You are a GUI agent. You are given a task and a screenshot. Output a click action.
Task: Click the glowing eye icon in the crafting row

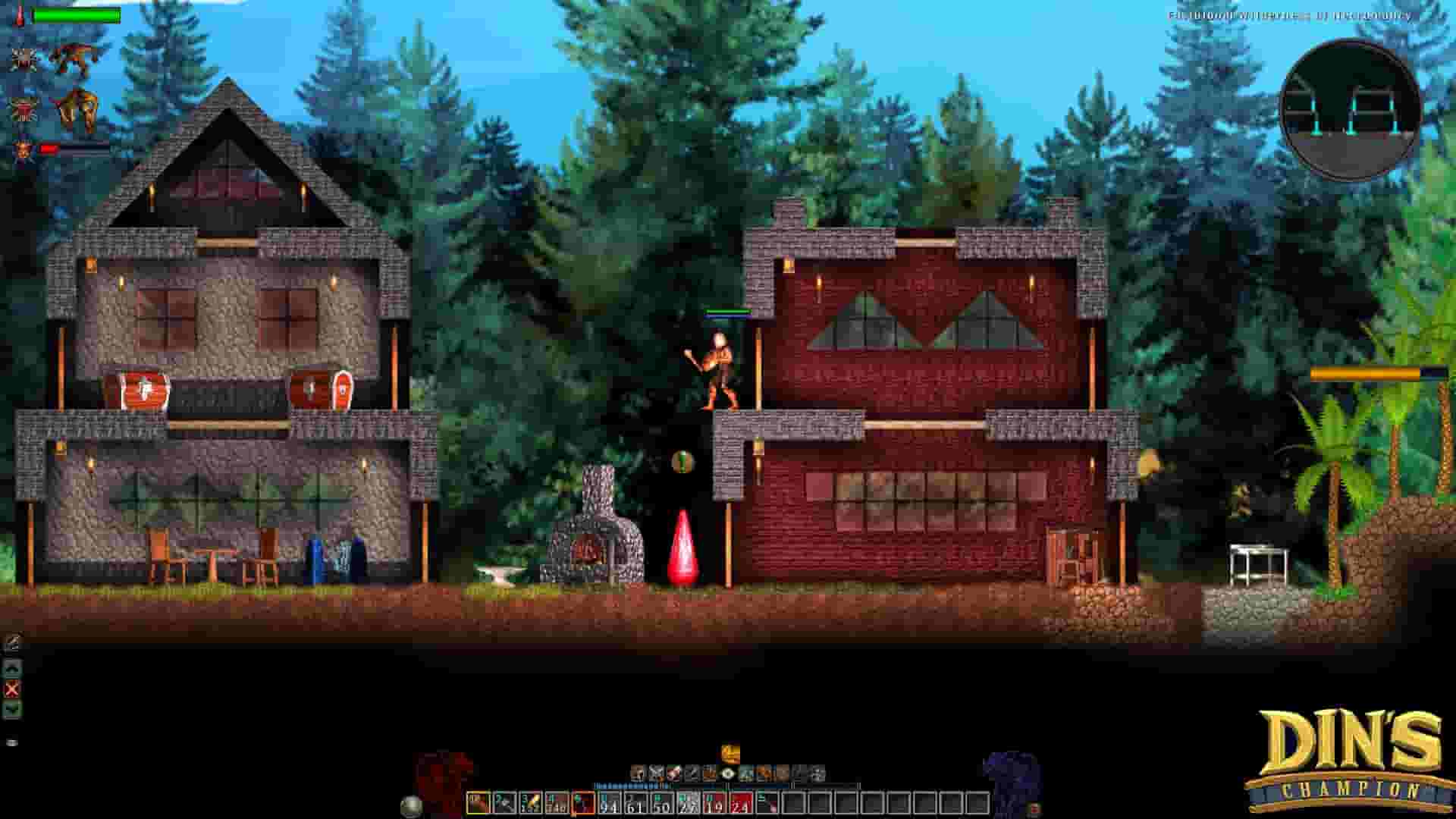click(728, 773)
